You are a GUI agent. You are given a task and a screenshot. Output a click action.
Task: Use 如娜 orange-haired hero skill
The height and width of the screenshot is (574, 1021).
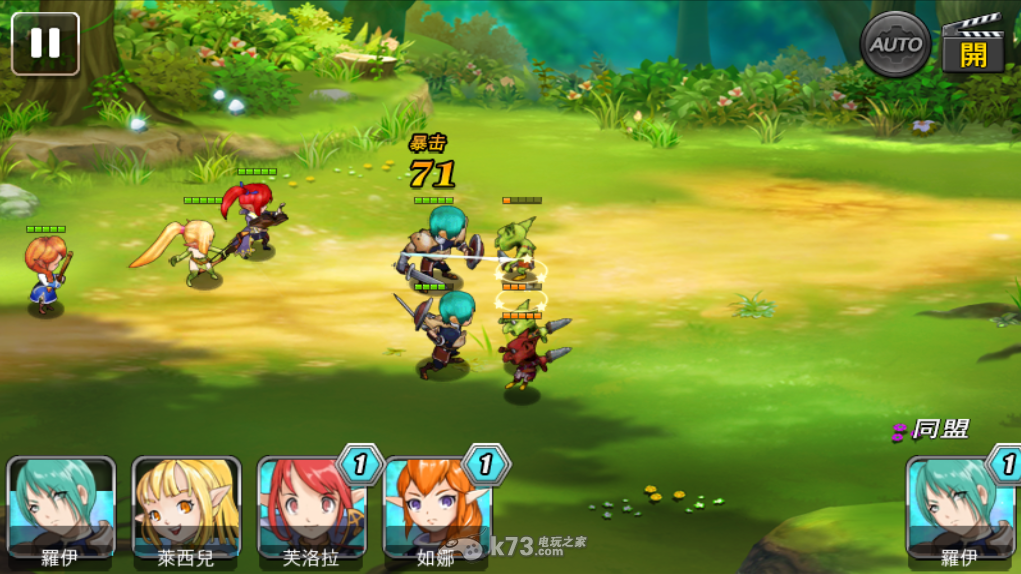point(437,508)
